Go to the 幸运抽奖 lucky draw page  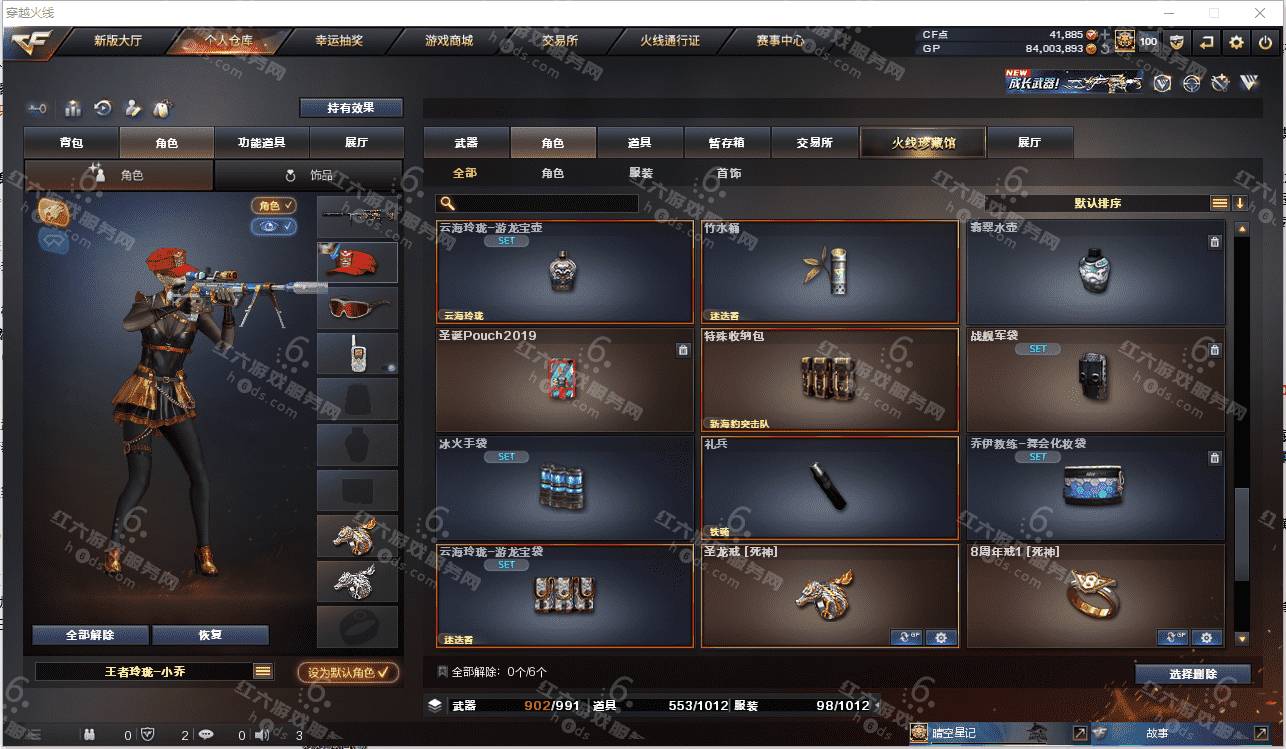pyautogui.click(x=339, y=41)
